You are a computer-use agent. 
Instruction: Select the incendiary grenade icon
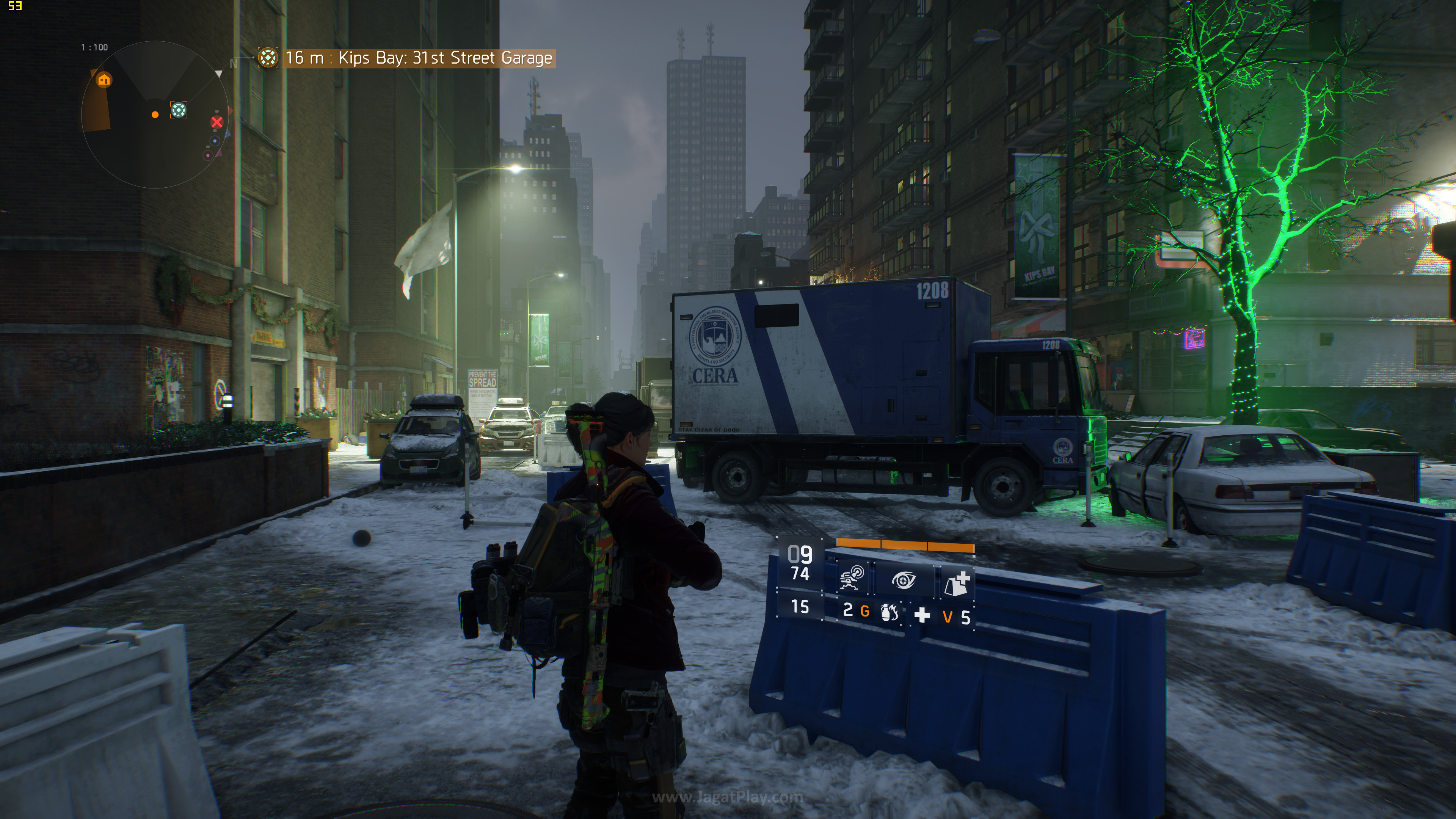[x=889, y=612]
